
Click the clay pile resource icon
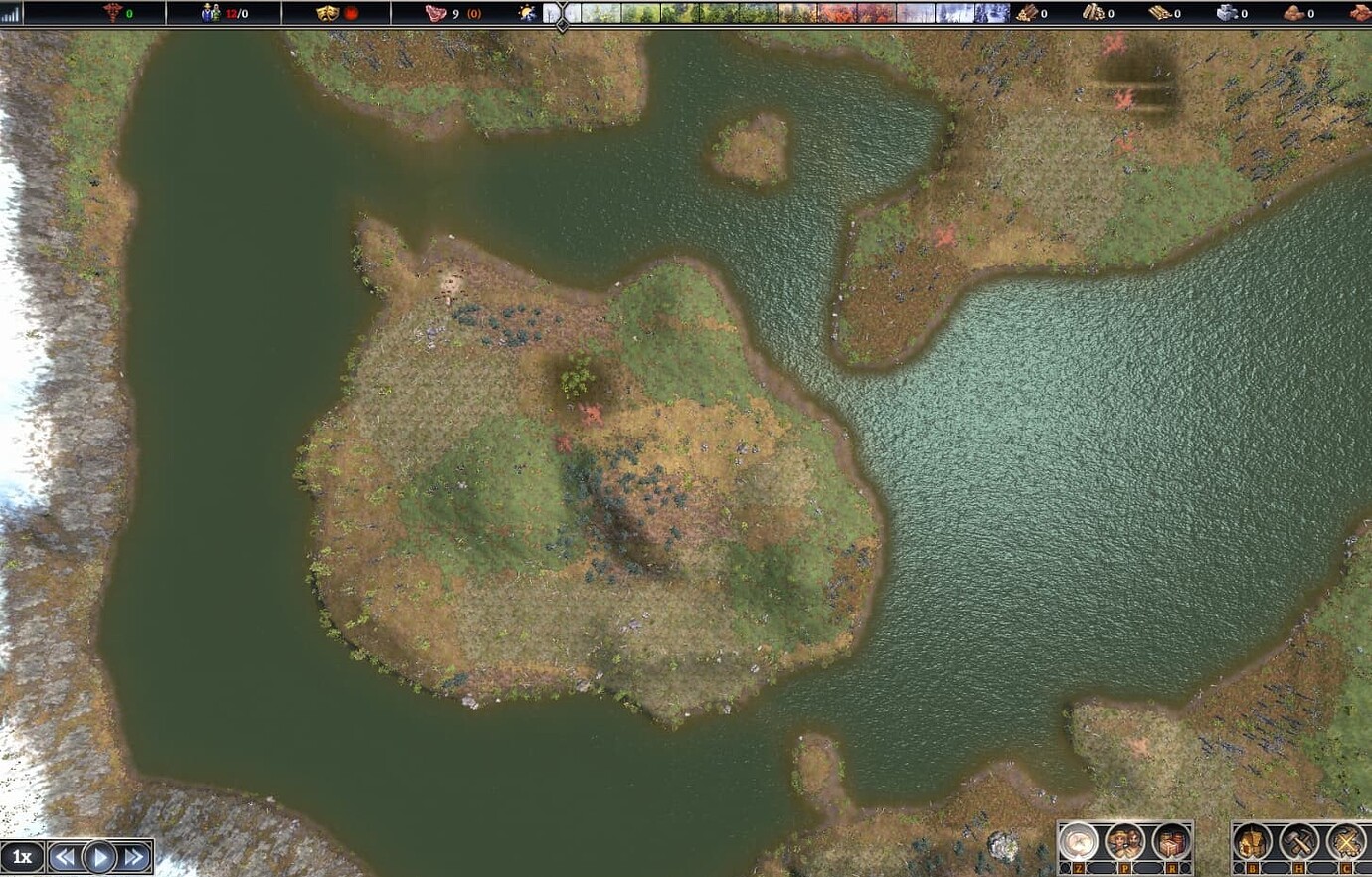coord(1292,13)
